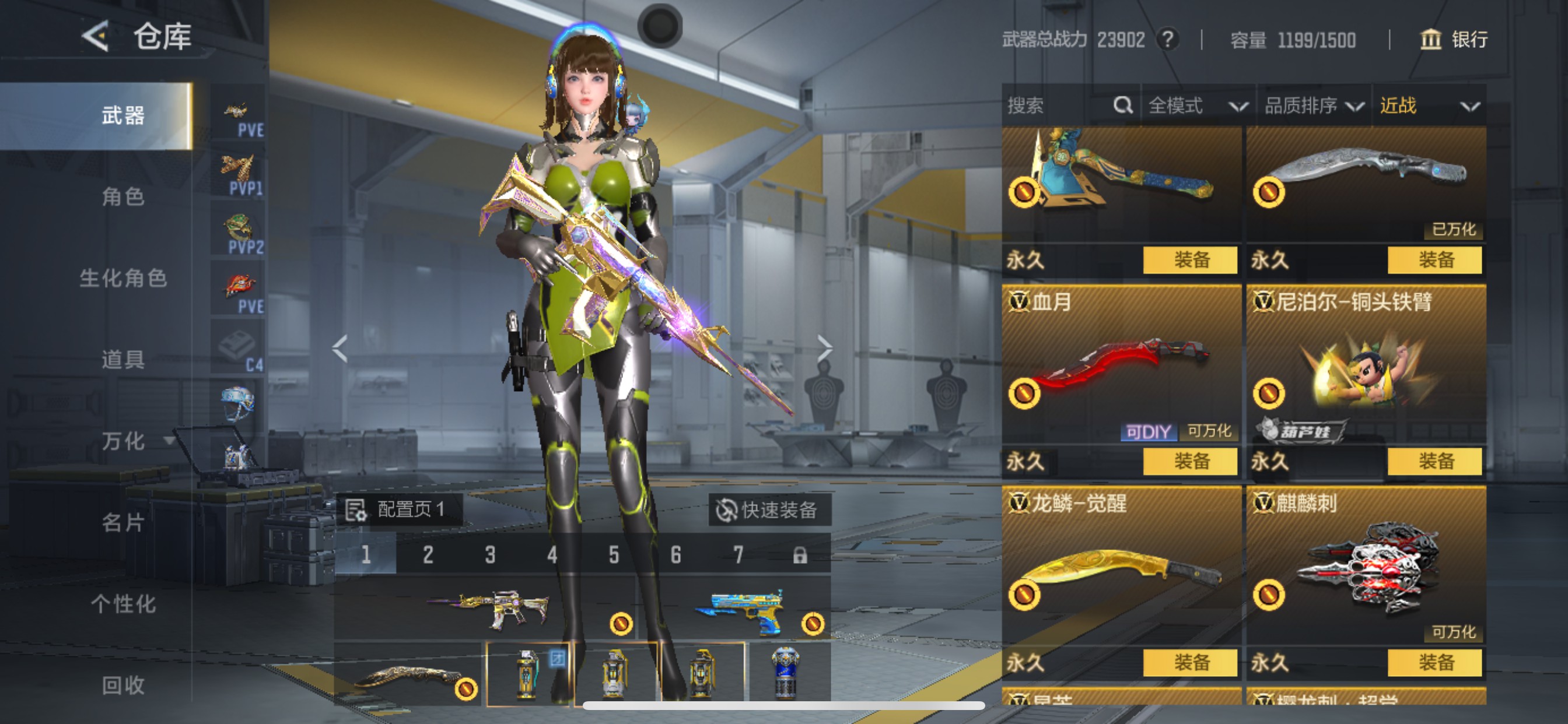The height and width of the screenshot is (724, 1568).
Task: Open the 银行 bank icon
Action: (1430, 40)
